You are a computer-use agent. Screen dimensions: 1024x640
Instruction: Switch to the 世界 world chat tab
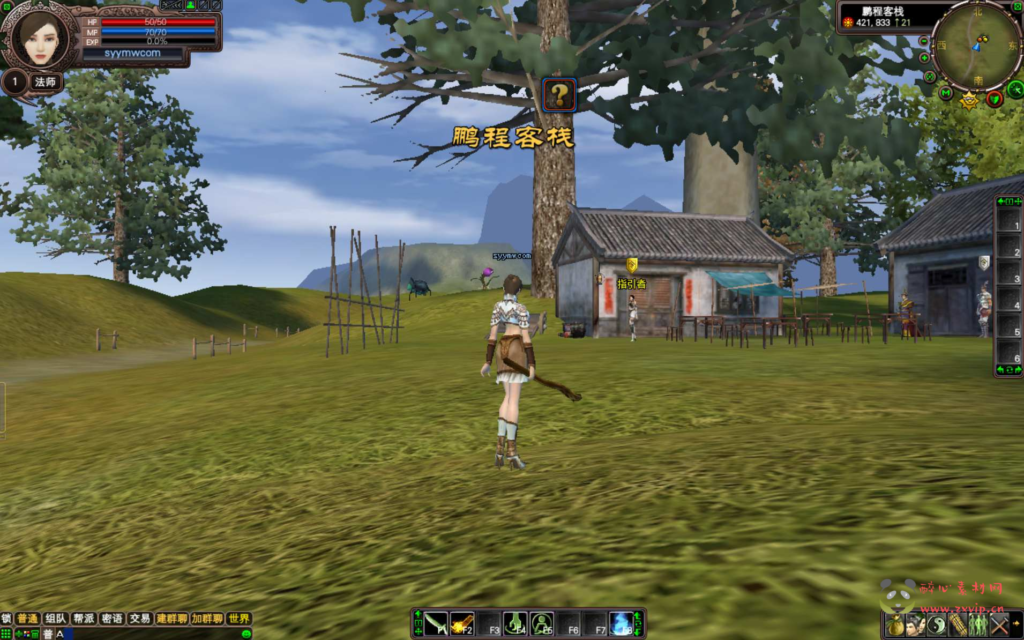pos(238,619)
